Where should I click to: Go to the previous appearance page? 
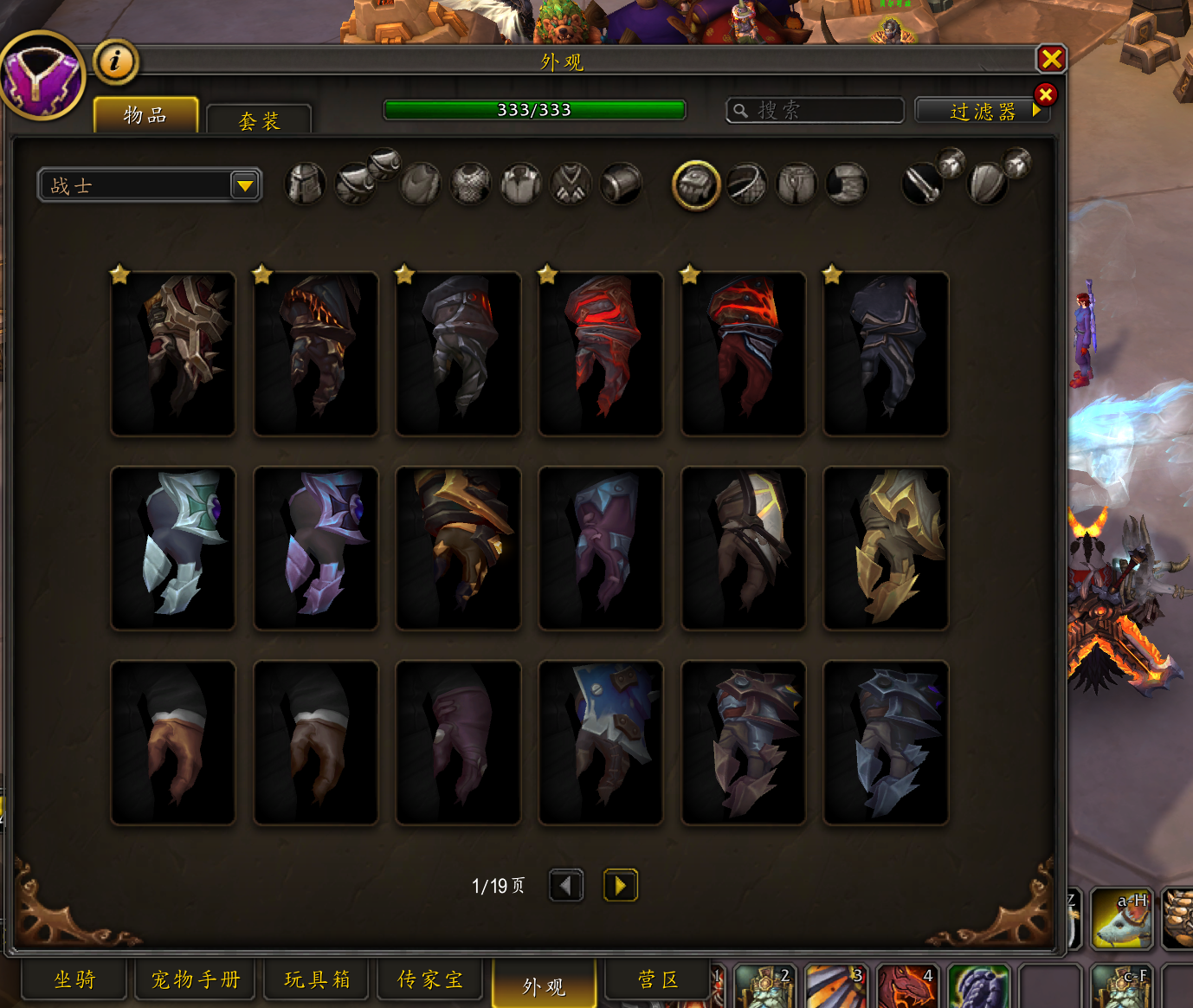point(566,885)
